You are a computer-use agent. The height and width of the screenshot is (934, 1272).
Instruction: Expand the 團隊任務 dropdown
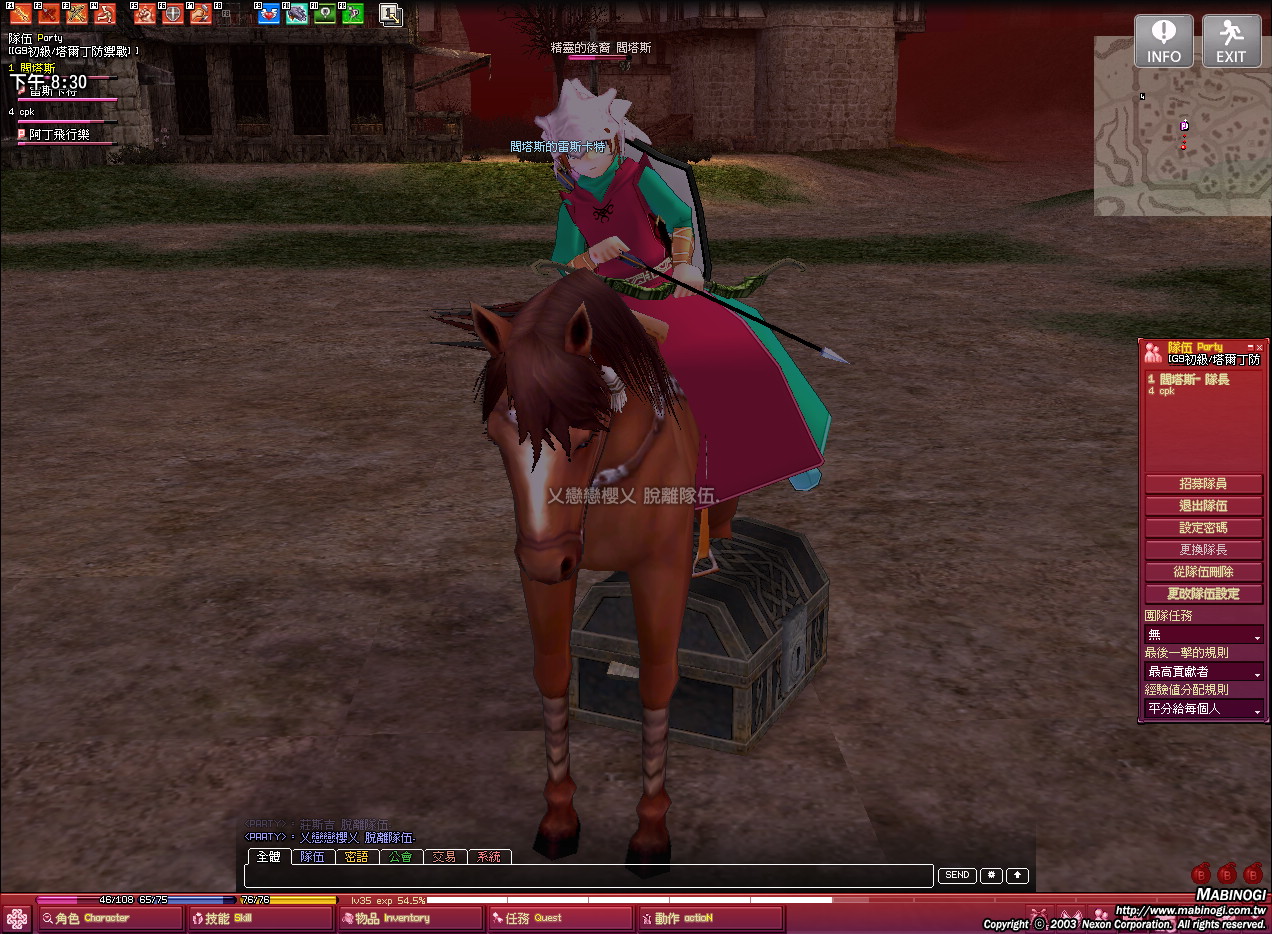tap(1204, 635)
